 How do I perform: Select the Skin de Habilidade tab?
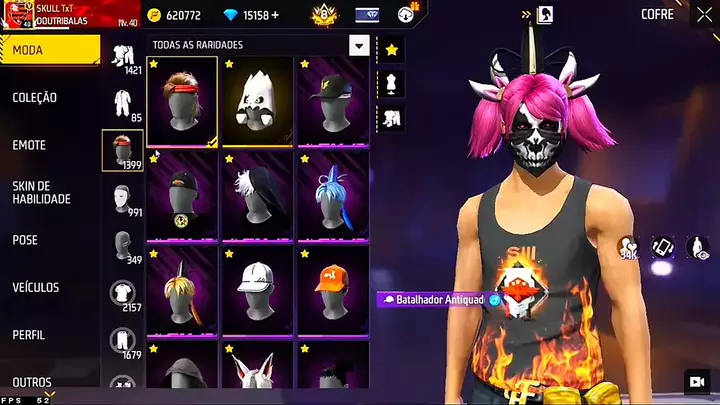[x=41, y=192]
